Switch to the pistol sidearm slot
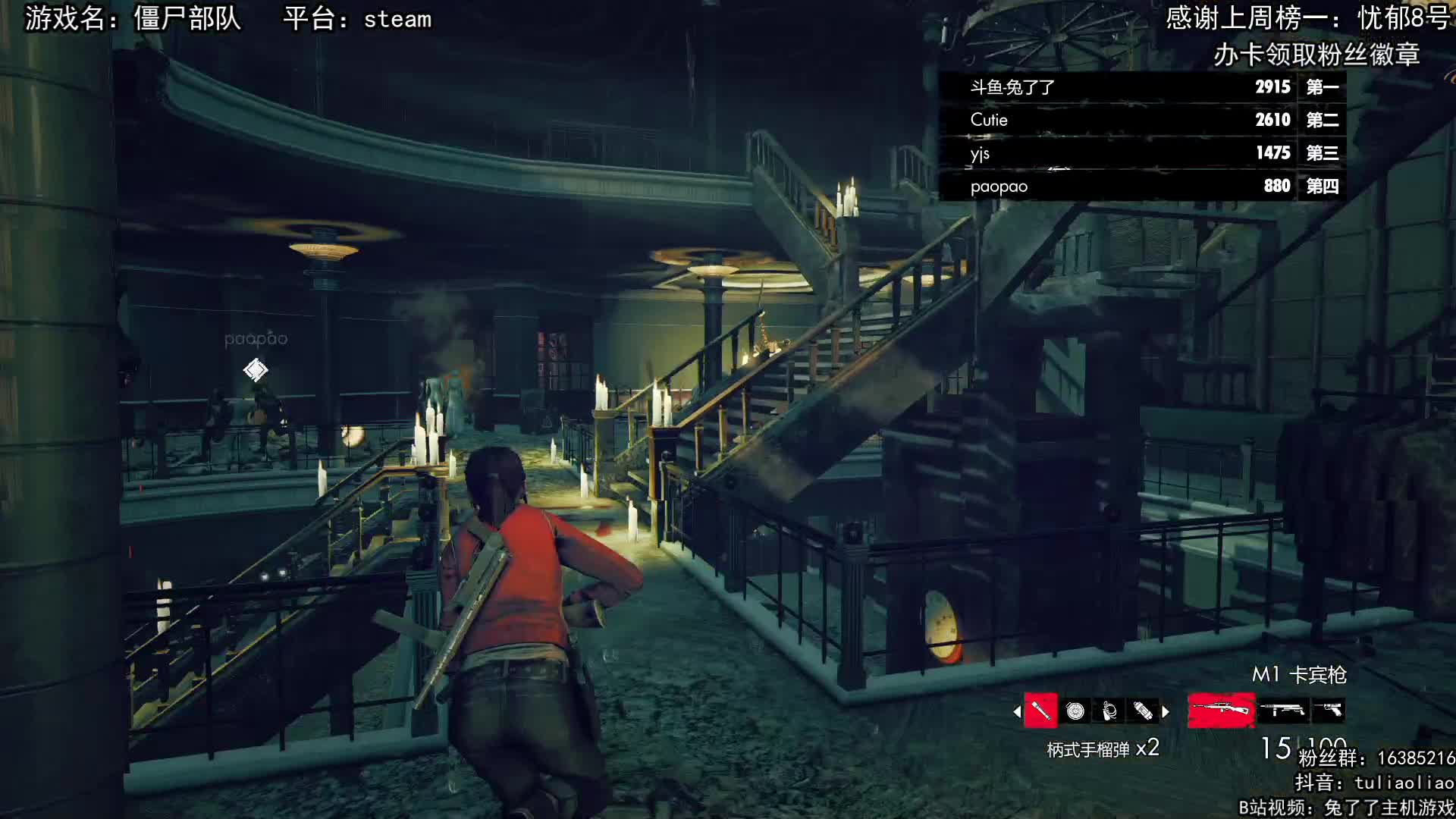1456x819 pixels. (x=1329, y=711)
